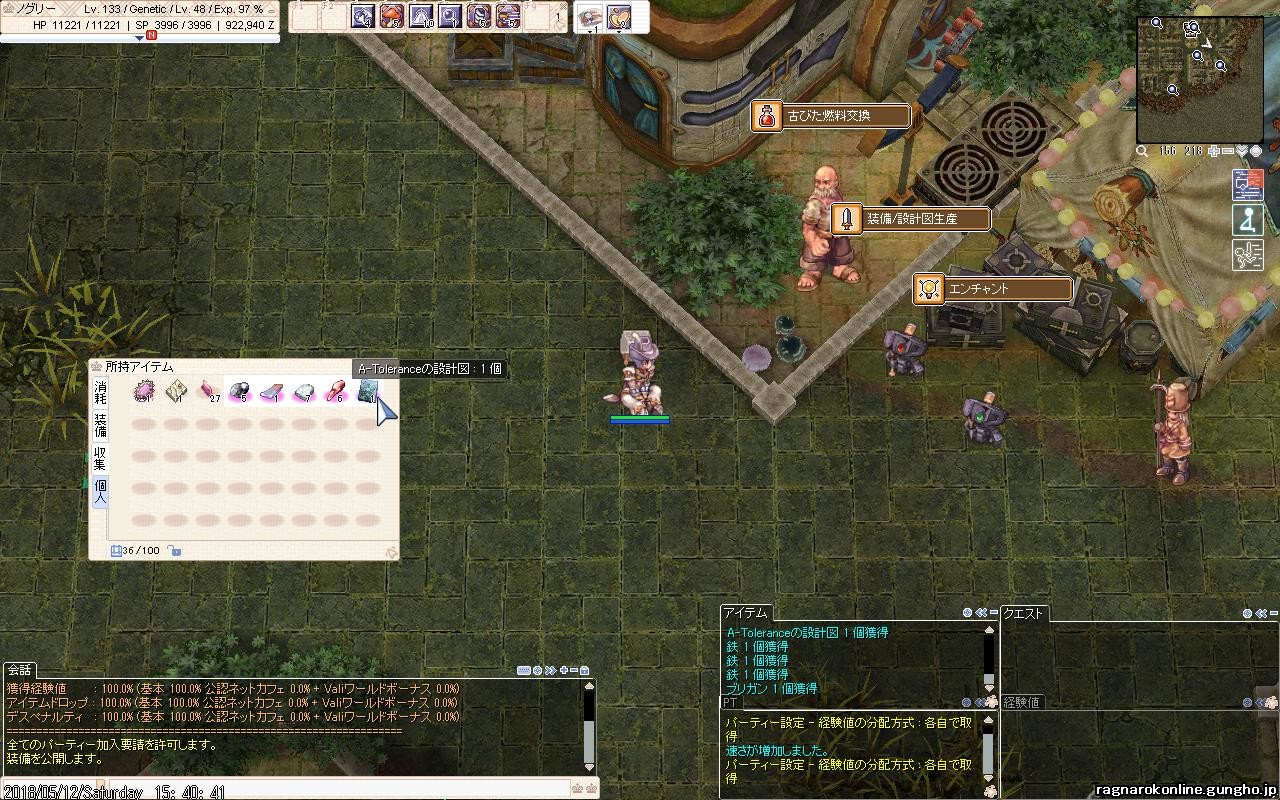The image size is (1280, 800).
Task: Select the 個人 inventory tab
Action: pyautogui.click(x=100, y=491)
